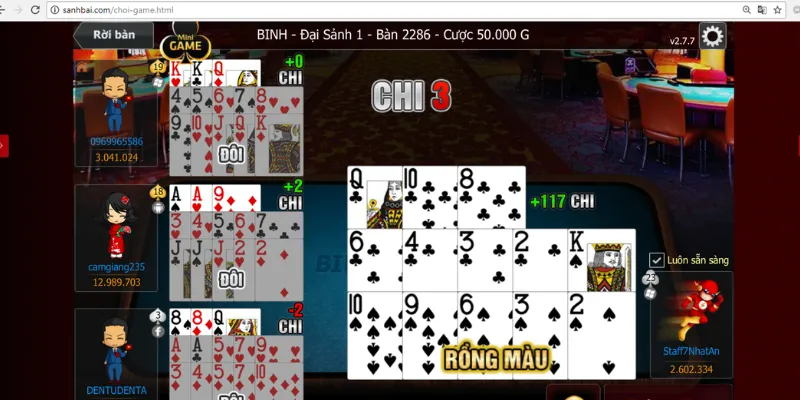Screen dimensions: 800x400
Task: Open camgiang235's player profile
Action: pos(115,228)
